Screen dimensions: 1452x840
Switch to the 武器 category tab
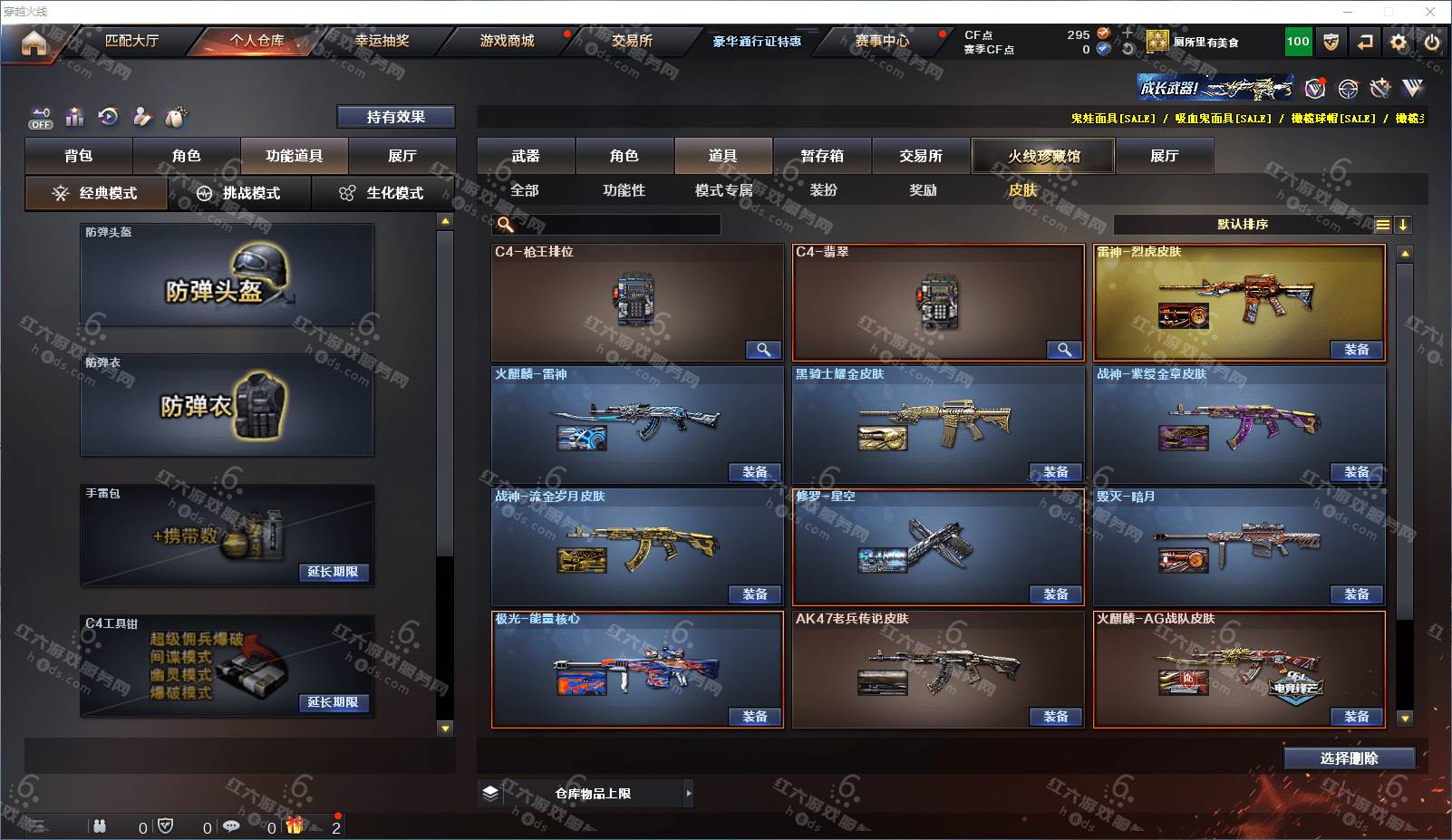(526, 156)
